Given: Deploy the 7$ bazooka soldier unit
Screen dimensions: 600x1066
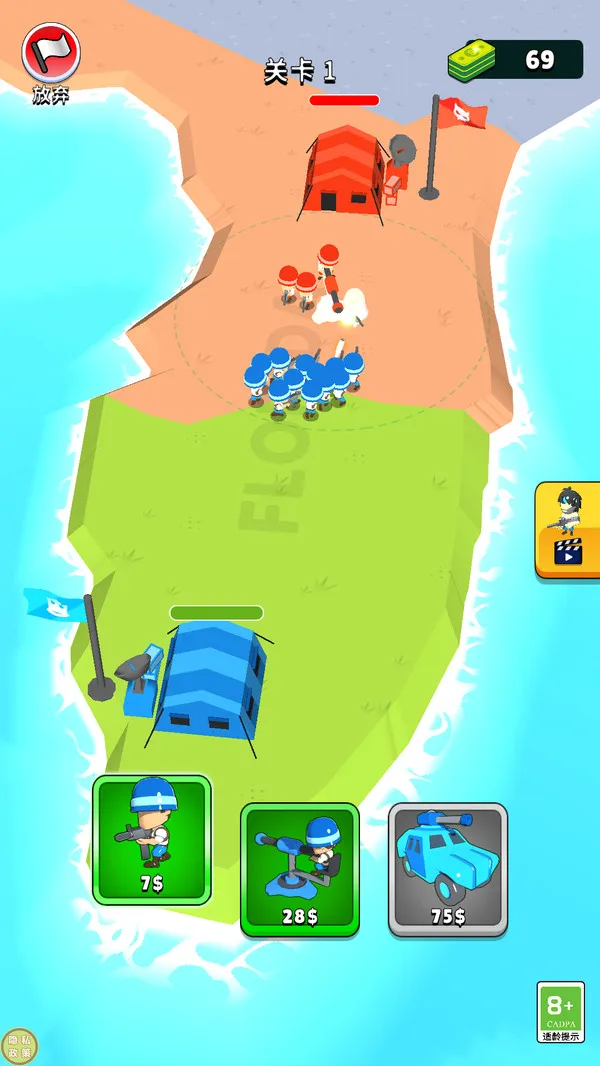Looking at the screenshot, I should click(x=152, y=839).
